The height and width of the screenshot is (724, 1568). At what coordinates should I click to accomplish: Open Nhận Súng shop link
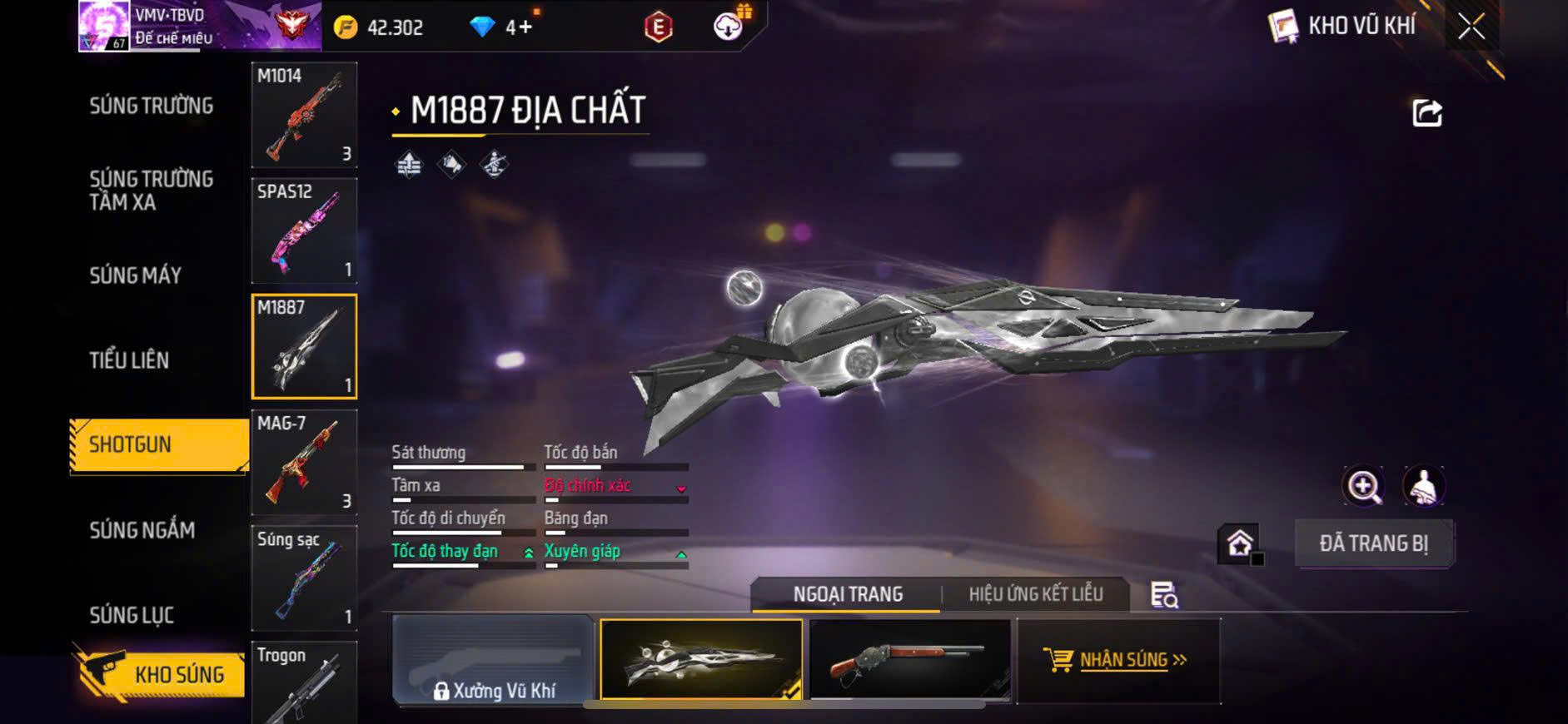pos(1118,661)
